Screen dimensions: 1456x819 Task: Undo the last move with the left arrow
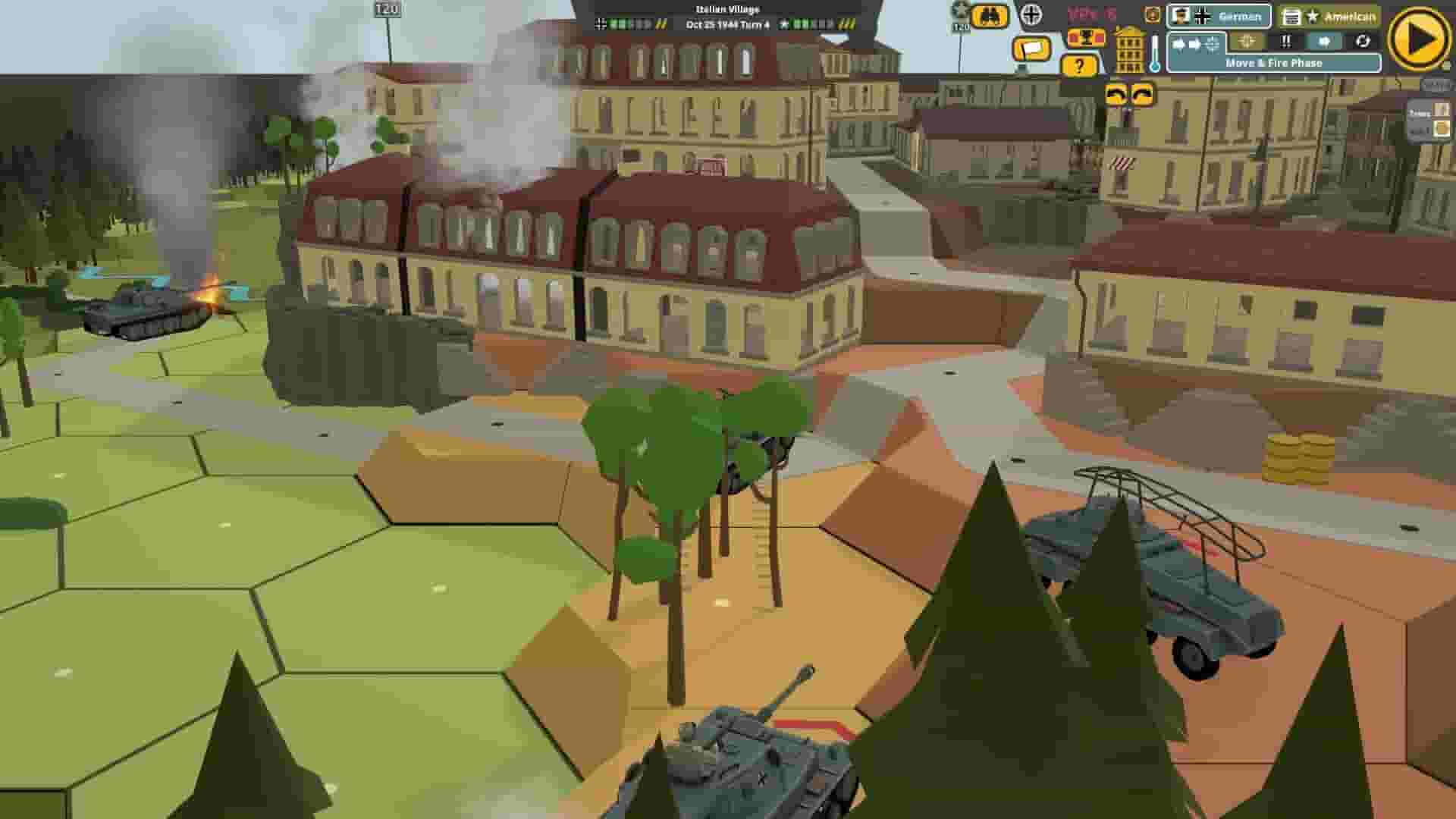[x=1116, y=94]
